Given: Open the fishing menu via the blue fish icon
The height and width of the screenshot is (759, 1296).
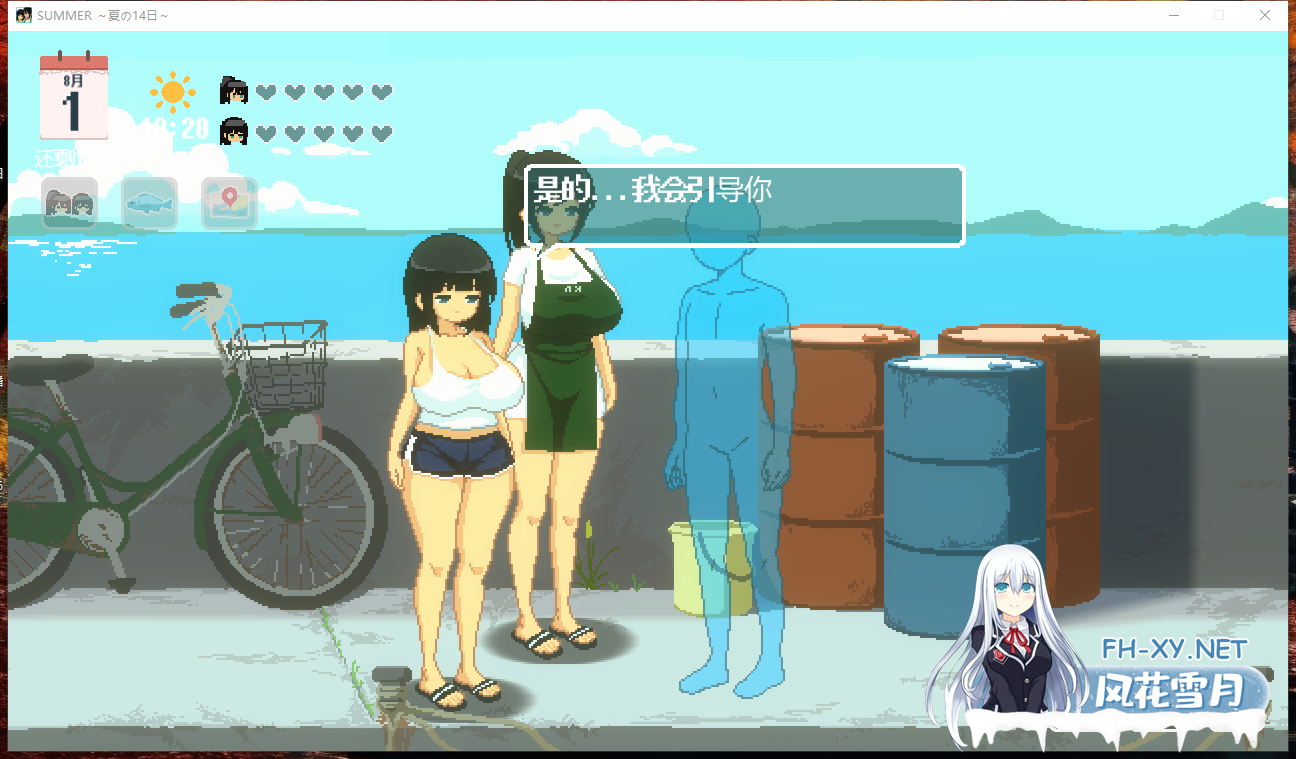Looking at the screenshot, I should 148,202.
